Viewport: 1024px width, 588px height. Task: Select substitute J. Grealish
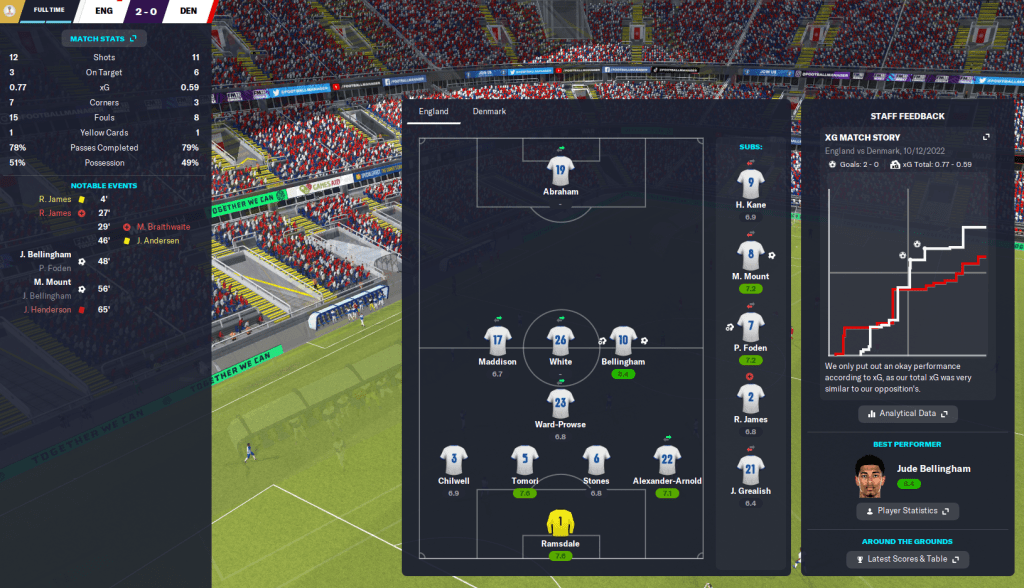751,469
